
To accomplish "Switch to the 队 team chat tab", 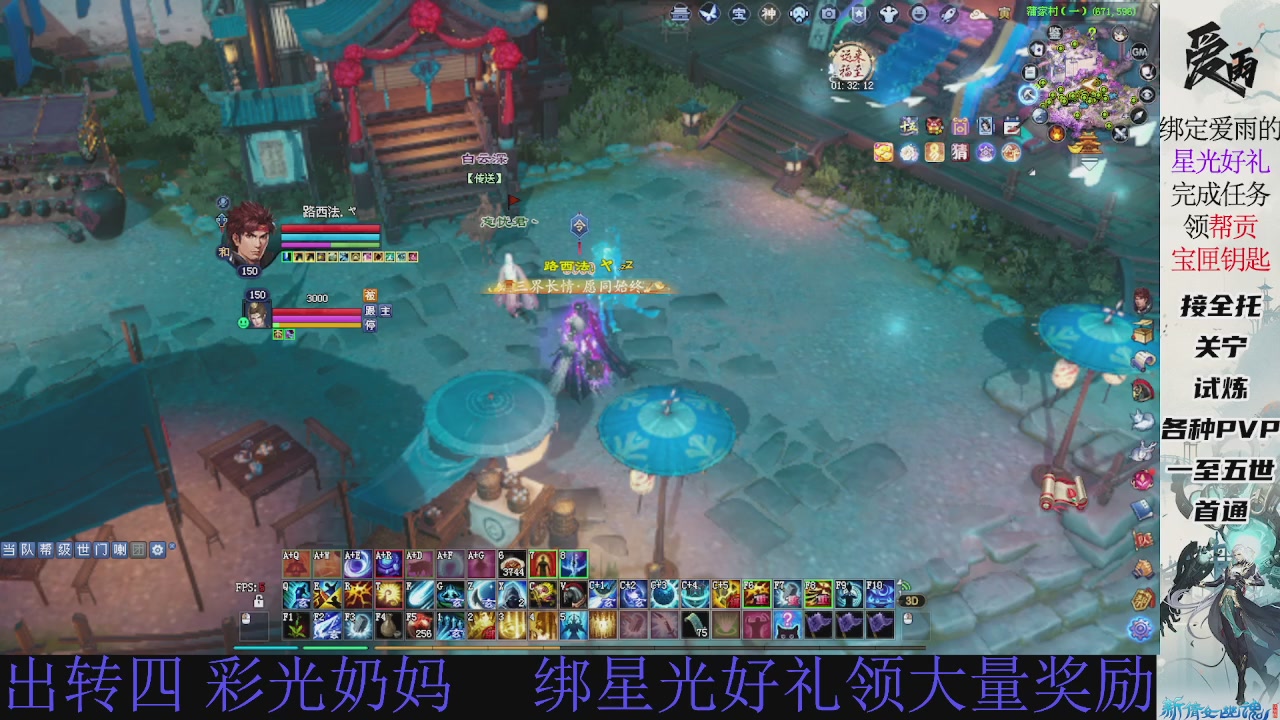I will [x=28, y=549].
